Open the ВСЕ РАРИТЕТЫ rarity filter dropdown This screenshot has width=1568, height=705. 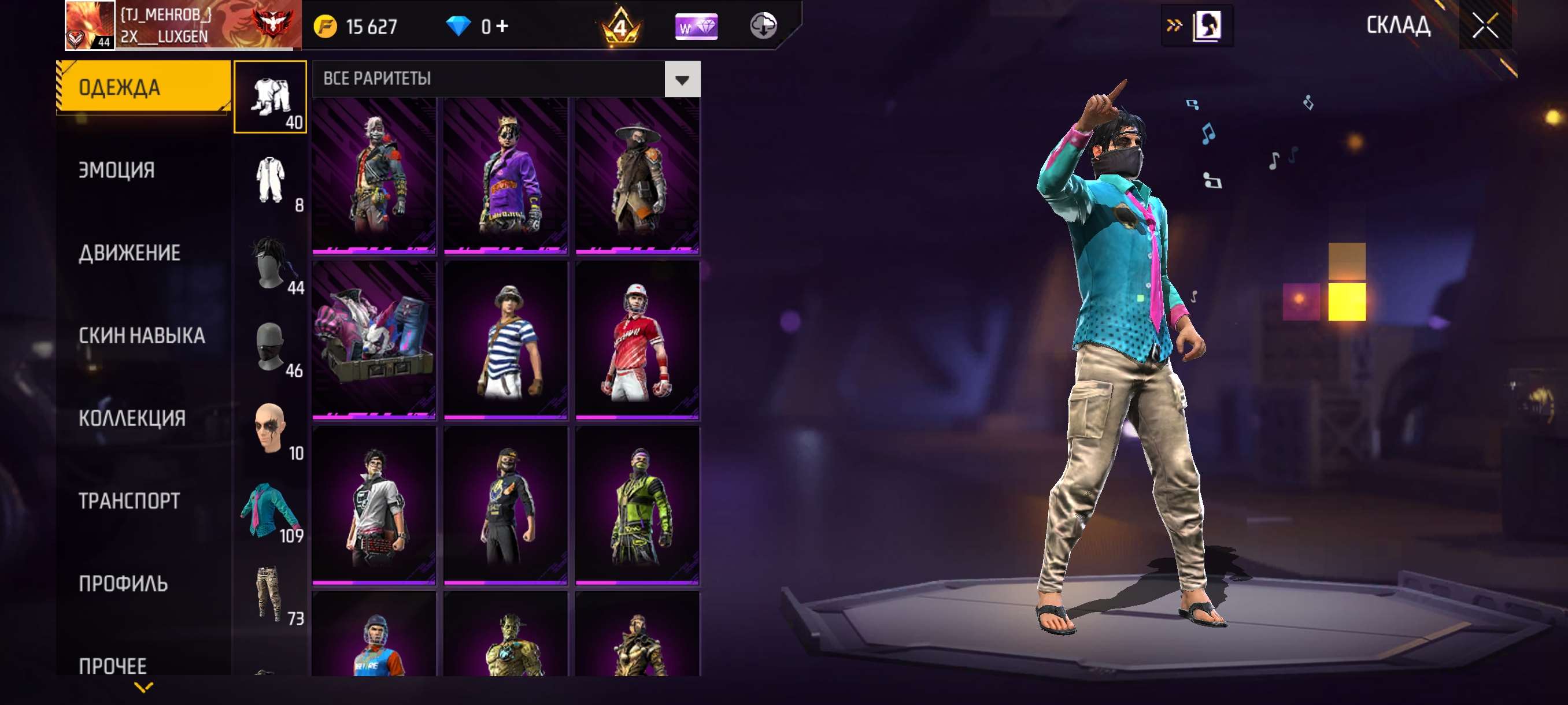coord(505,78)
